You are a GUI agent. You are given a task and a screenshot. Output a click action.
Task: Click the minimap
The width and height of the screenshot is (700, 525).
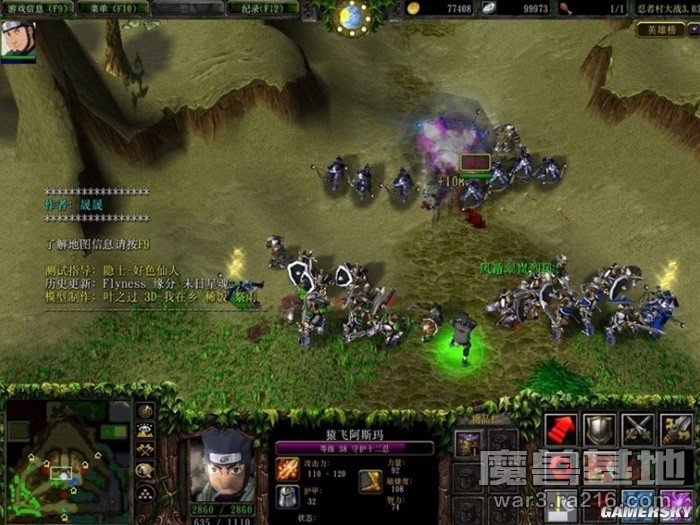[67, 456]
